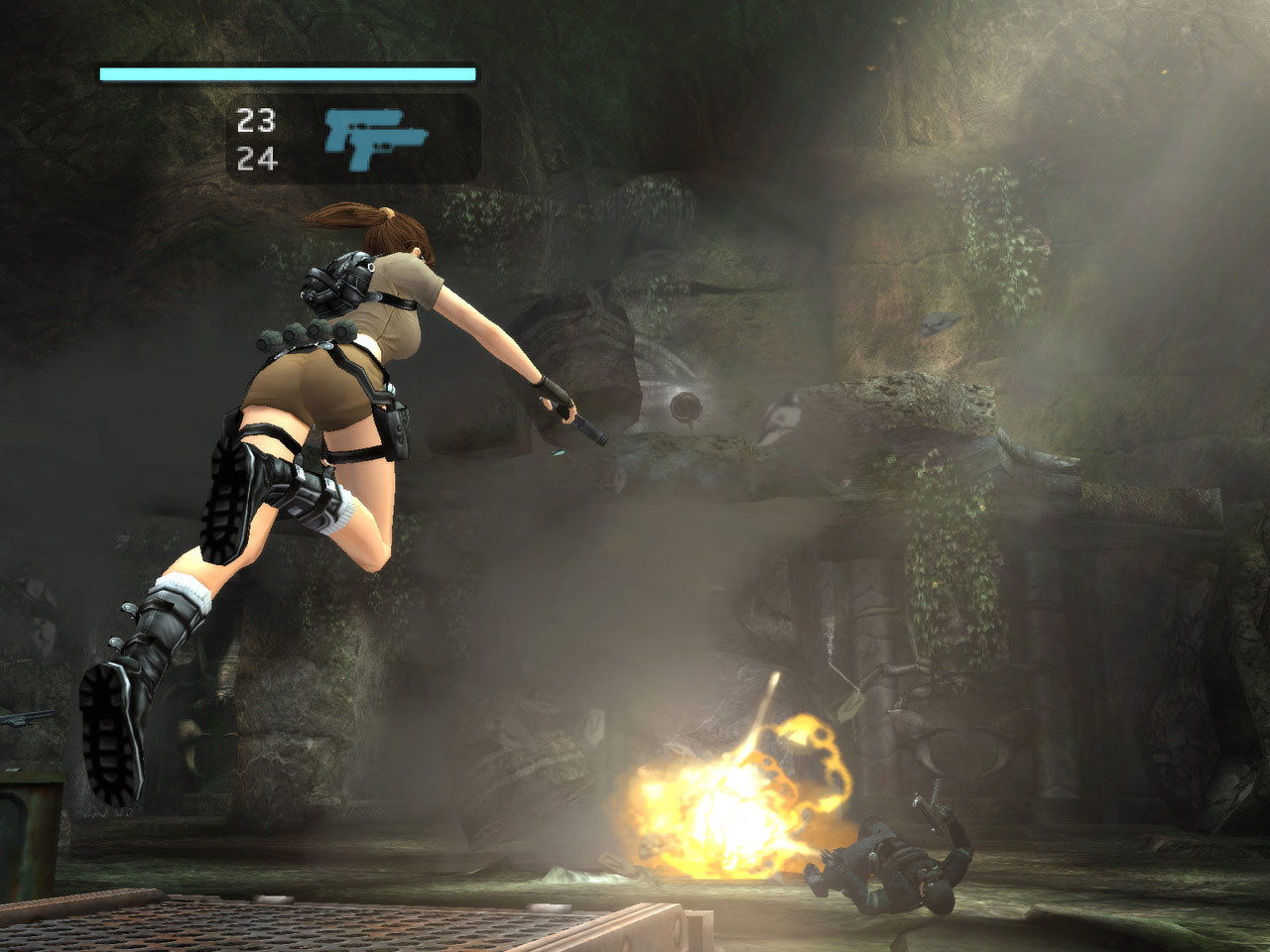Click the pistol silhouette in the HUD
Viewport: 1270px width, 952px height.
click(x=375, y=140)
